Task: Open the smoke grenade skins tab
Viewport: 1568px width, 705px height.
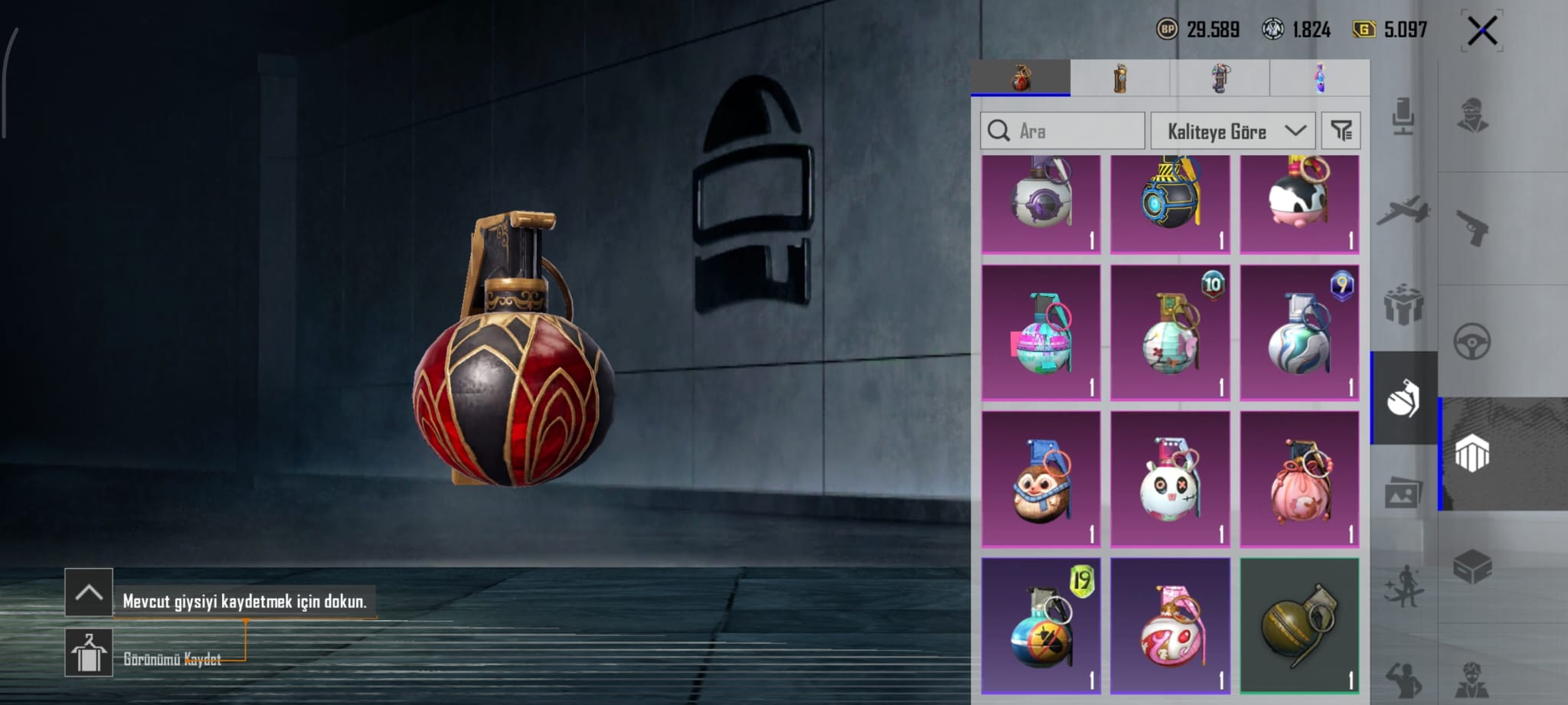Action: (x=1120, y=78)
